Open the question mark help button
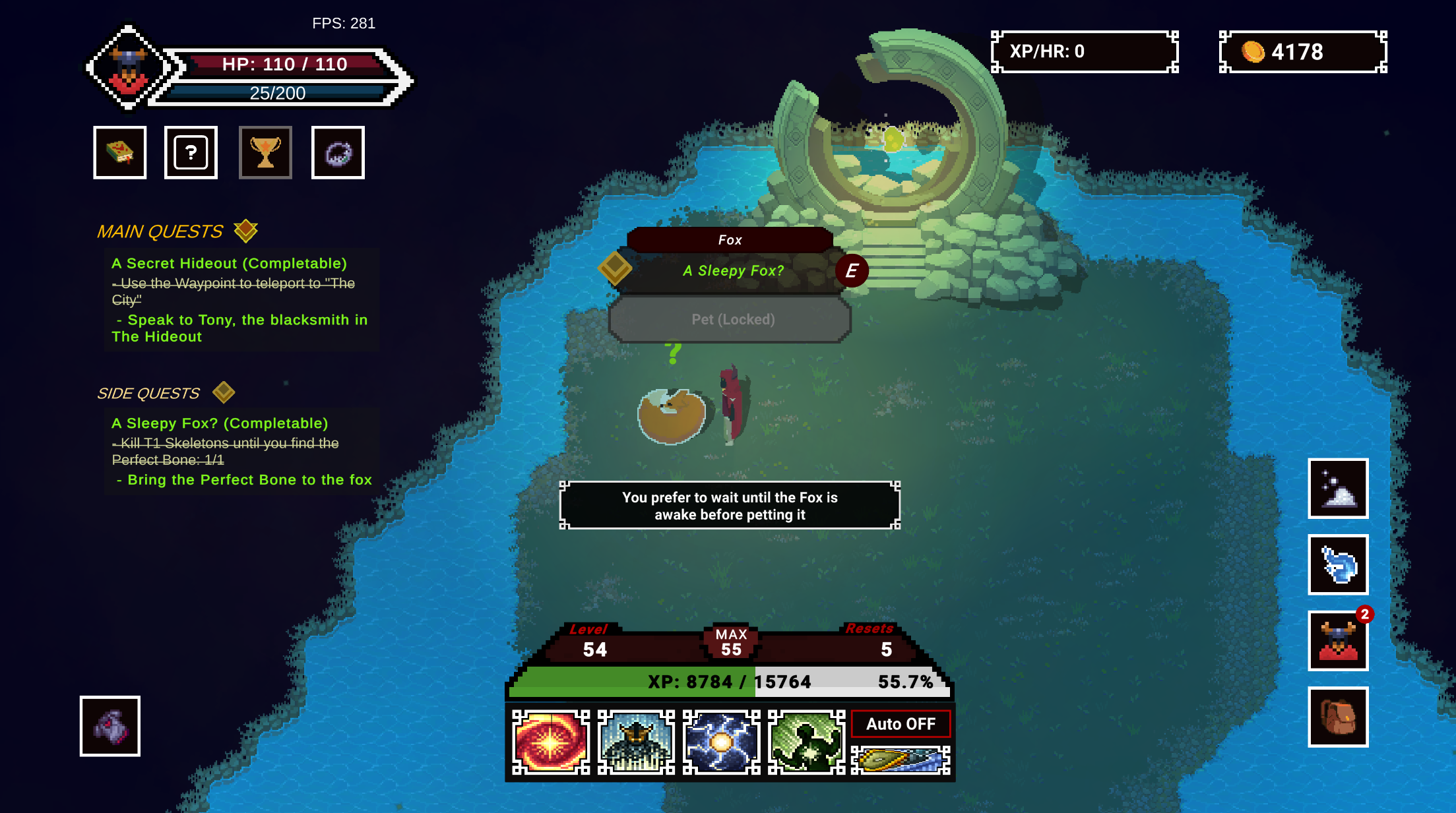1456x813 pixels. point(191,152)
